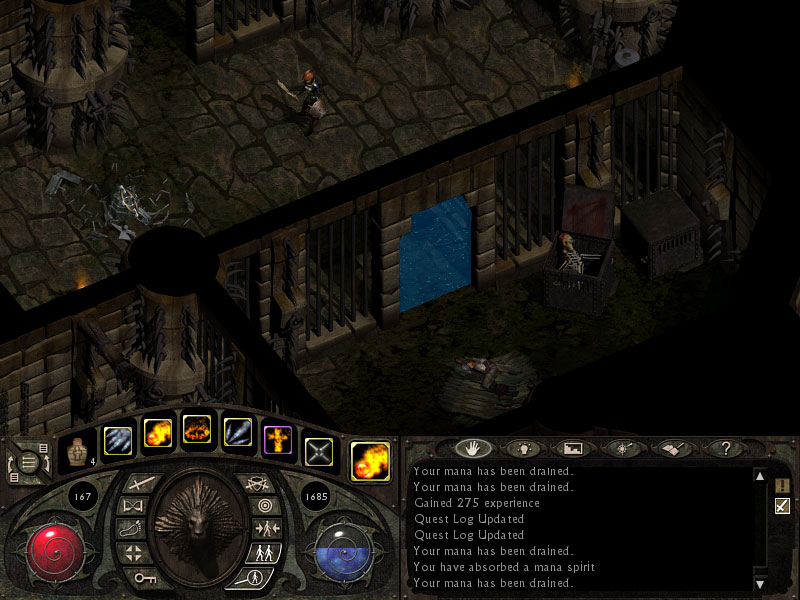The width and height of the screenshot is (800, 600).
Task: Click the magnifying glass figure button
Action: pos(252,577)
